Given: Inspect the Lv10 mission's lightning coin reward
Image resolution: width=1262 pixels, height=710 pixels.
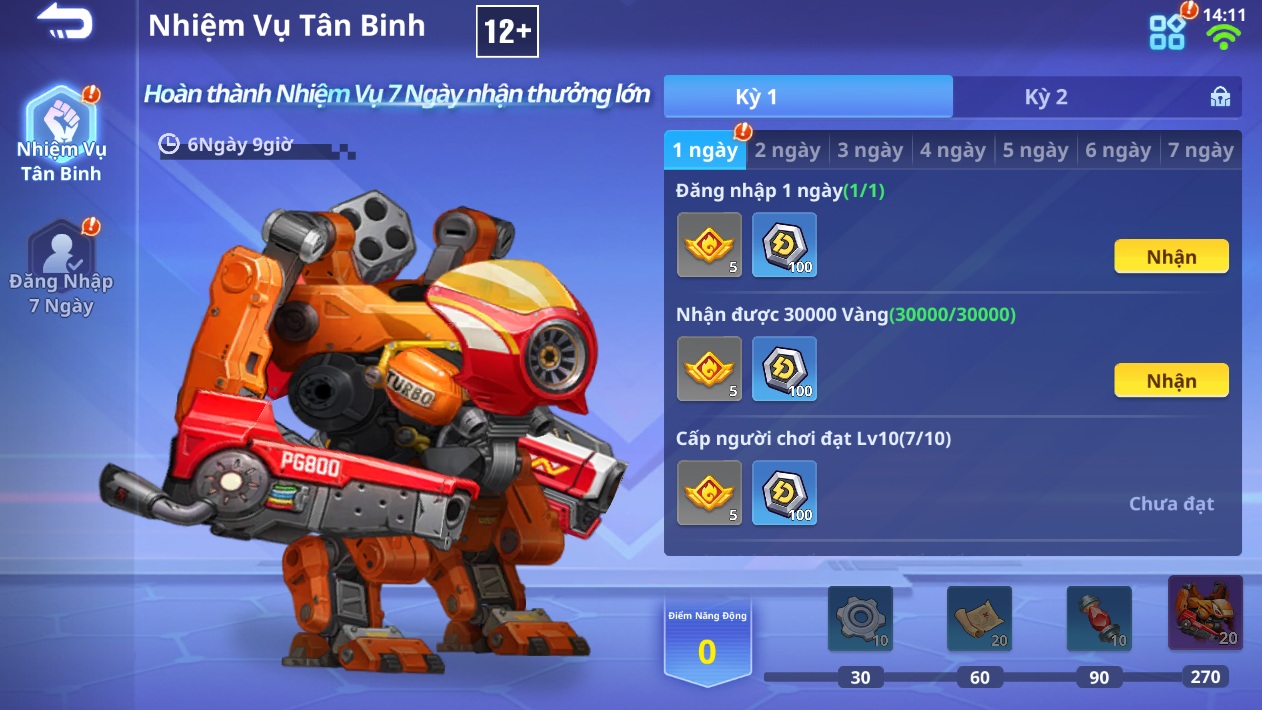Looking at the screenshot, I should tap(784, 493).
